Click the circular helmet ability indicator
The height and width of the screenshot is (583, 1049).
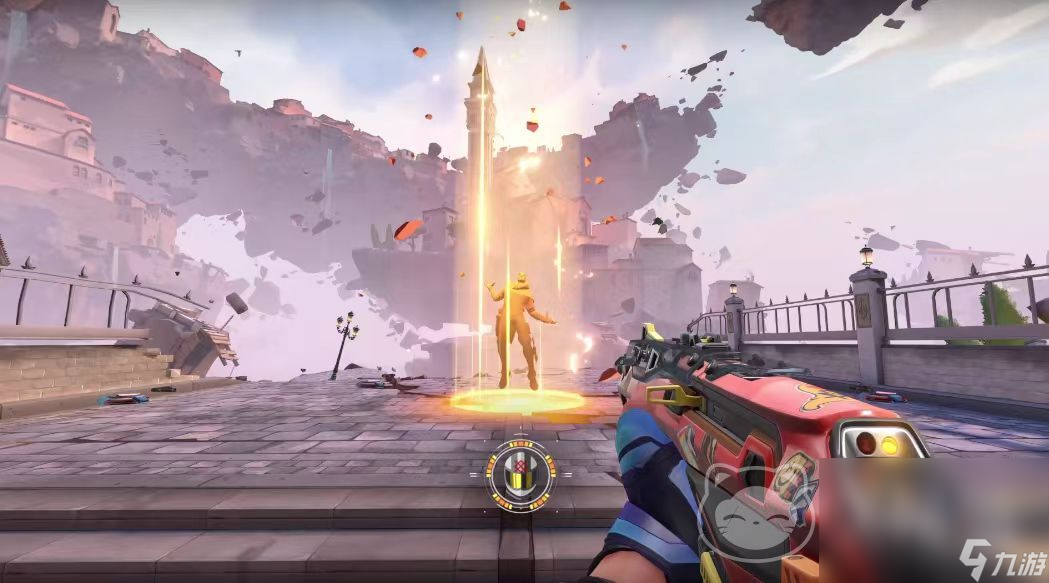[x=520, y=472]
